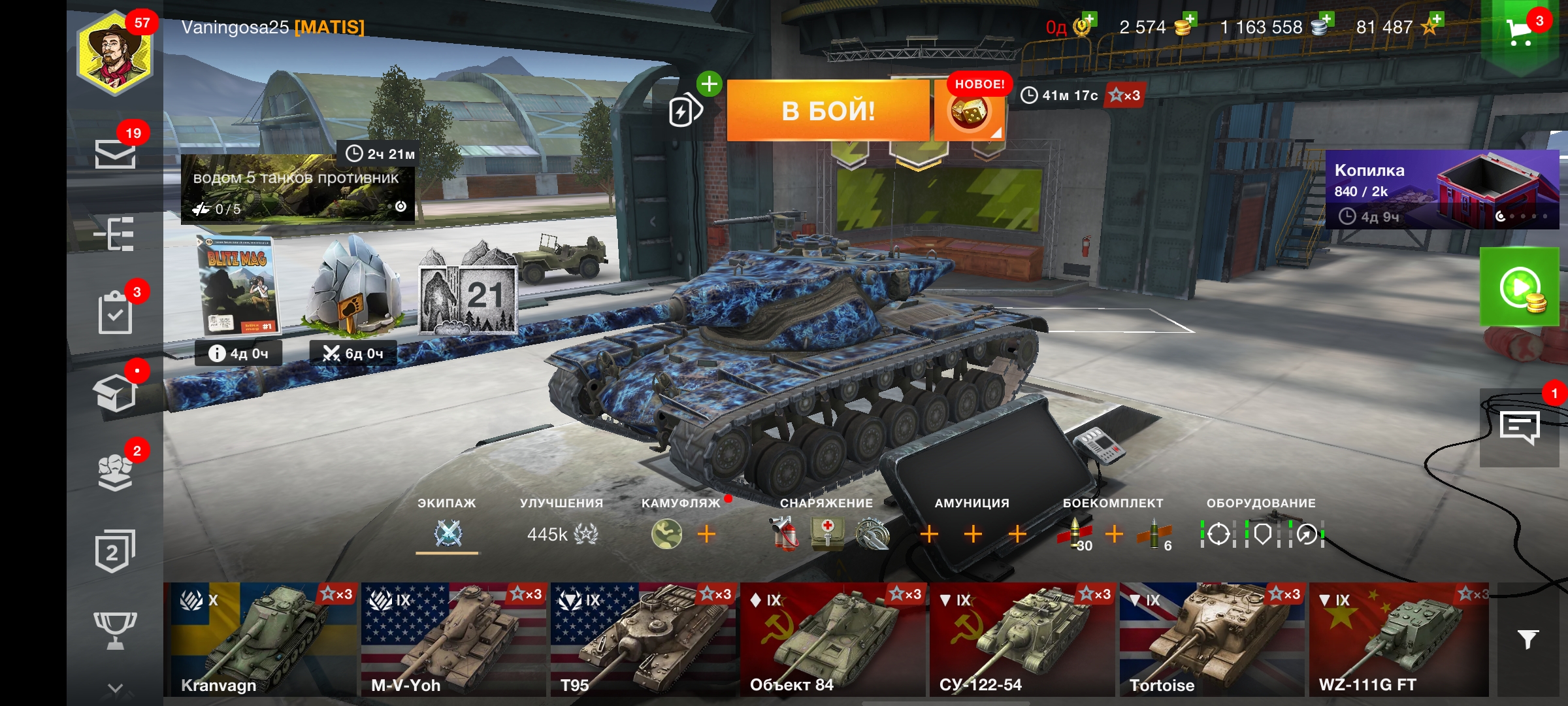
Task: Open the tech tree menu
Action: 115,233
